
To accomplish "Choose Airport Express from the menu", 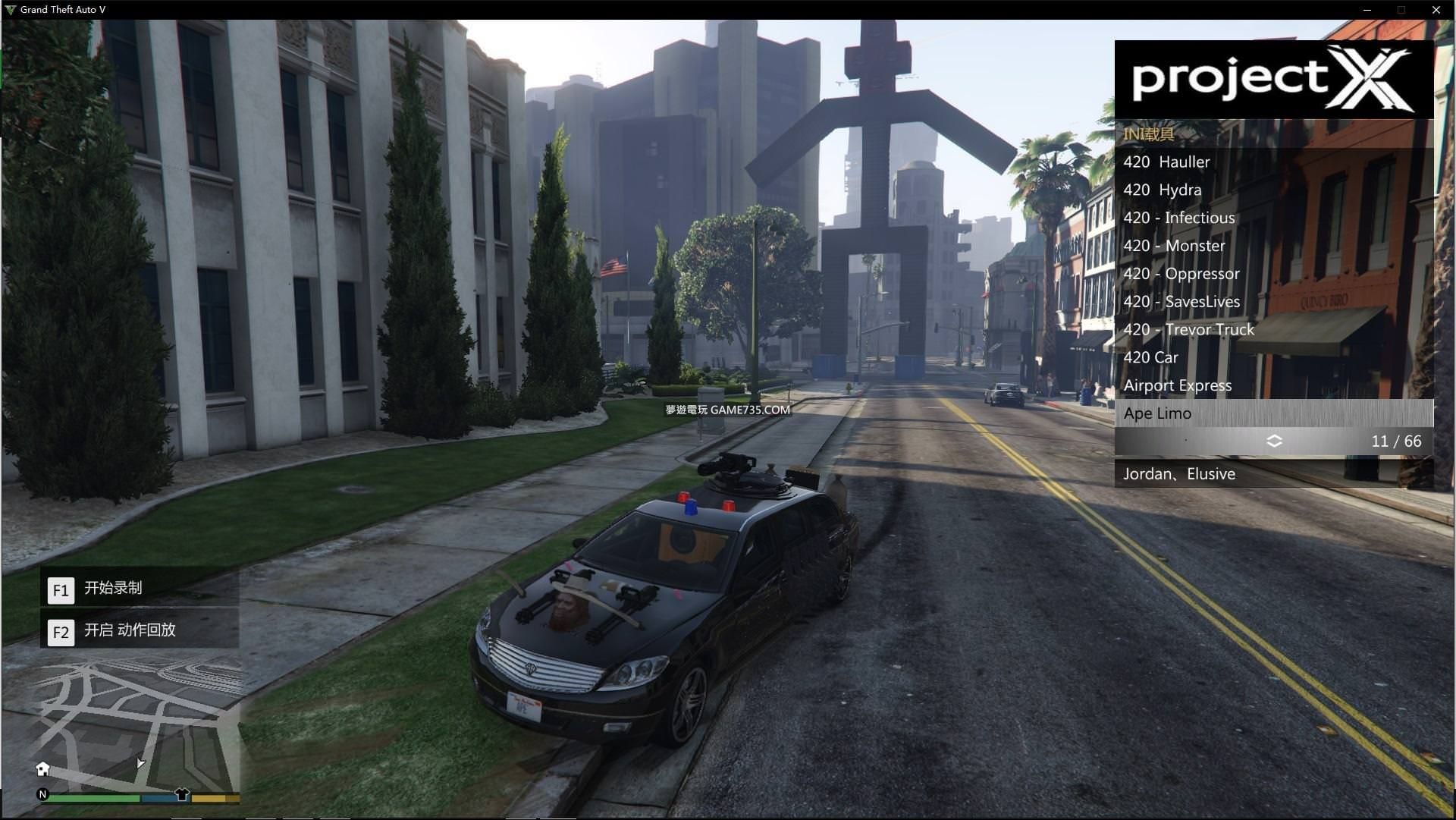I will tap(1177, 386).
